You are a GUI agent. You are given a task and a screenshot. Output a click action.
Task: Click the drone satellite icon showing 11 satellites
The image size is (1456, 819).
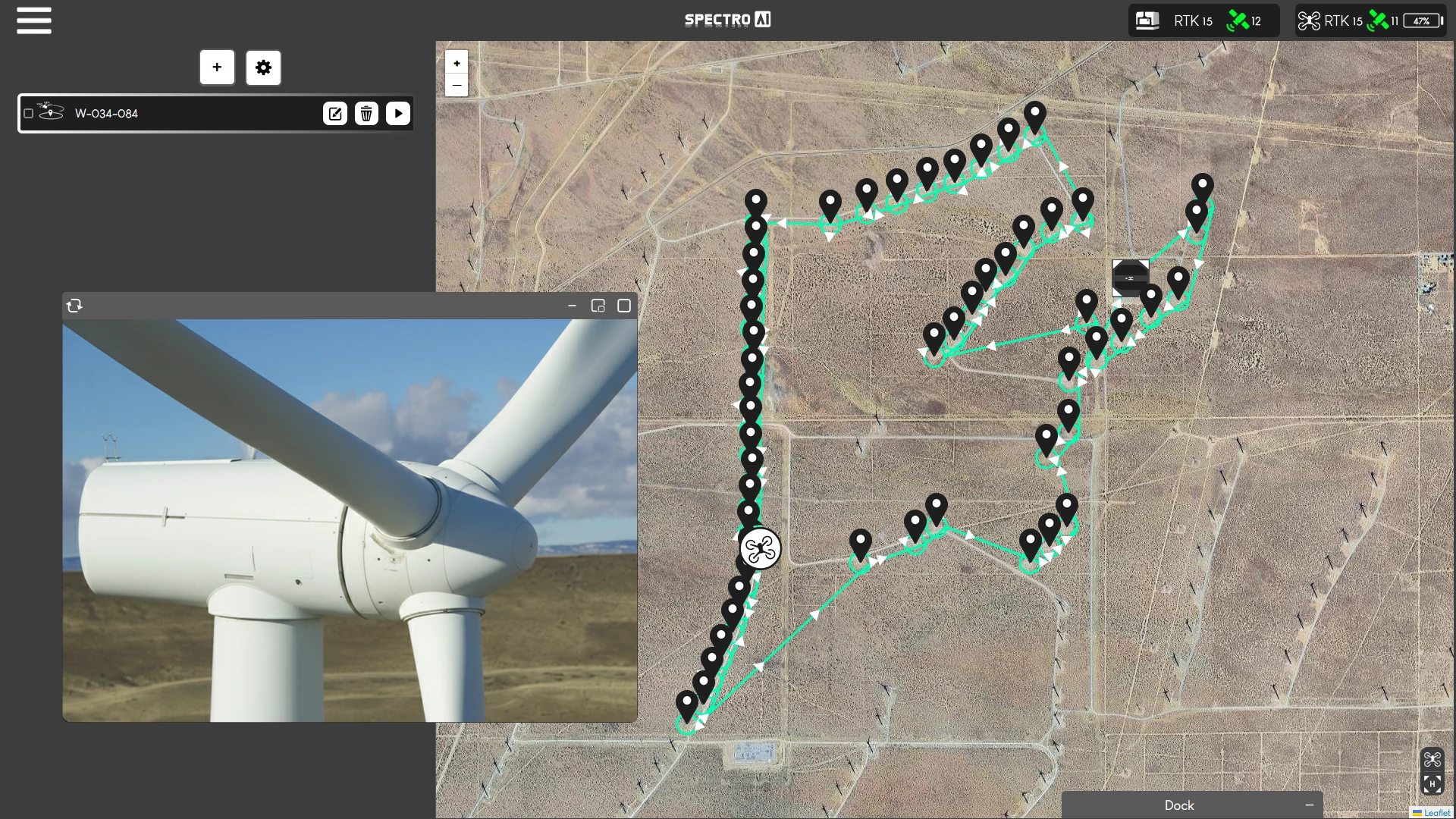[1378, 20]
